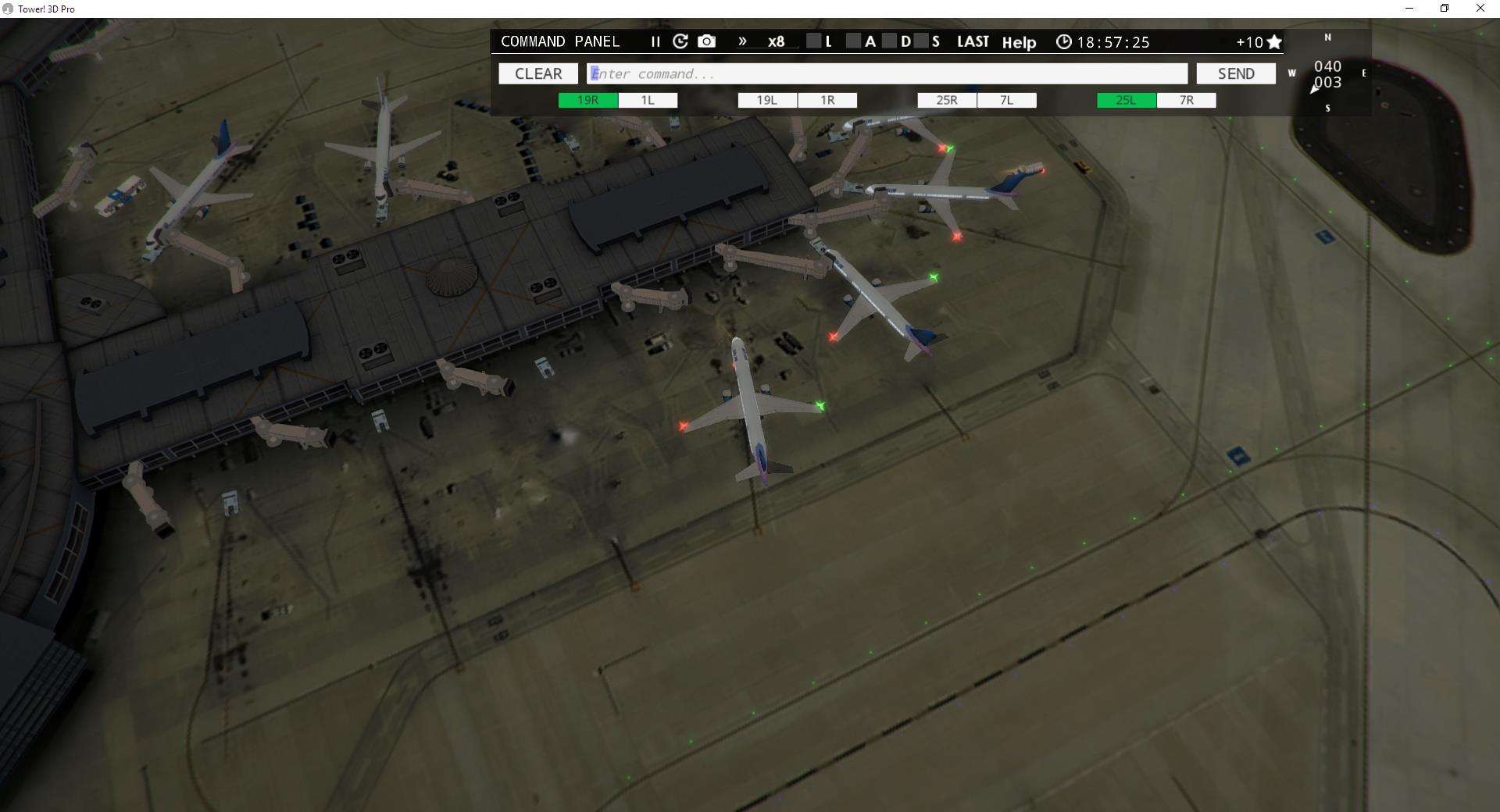Increase simulation speed with the chevron icon
This screenshot has height=812, width=1500.
point(741,42)
